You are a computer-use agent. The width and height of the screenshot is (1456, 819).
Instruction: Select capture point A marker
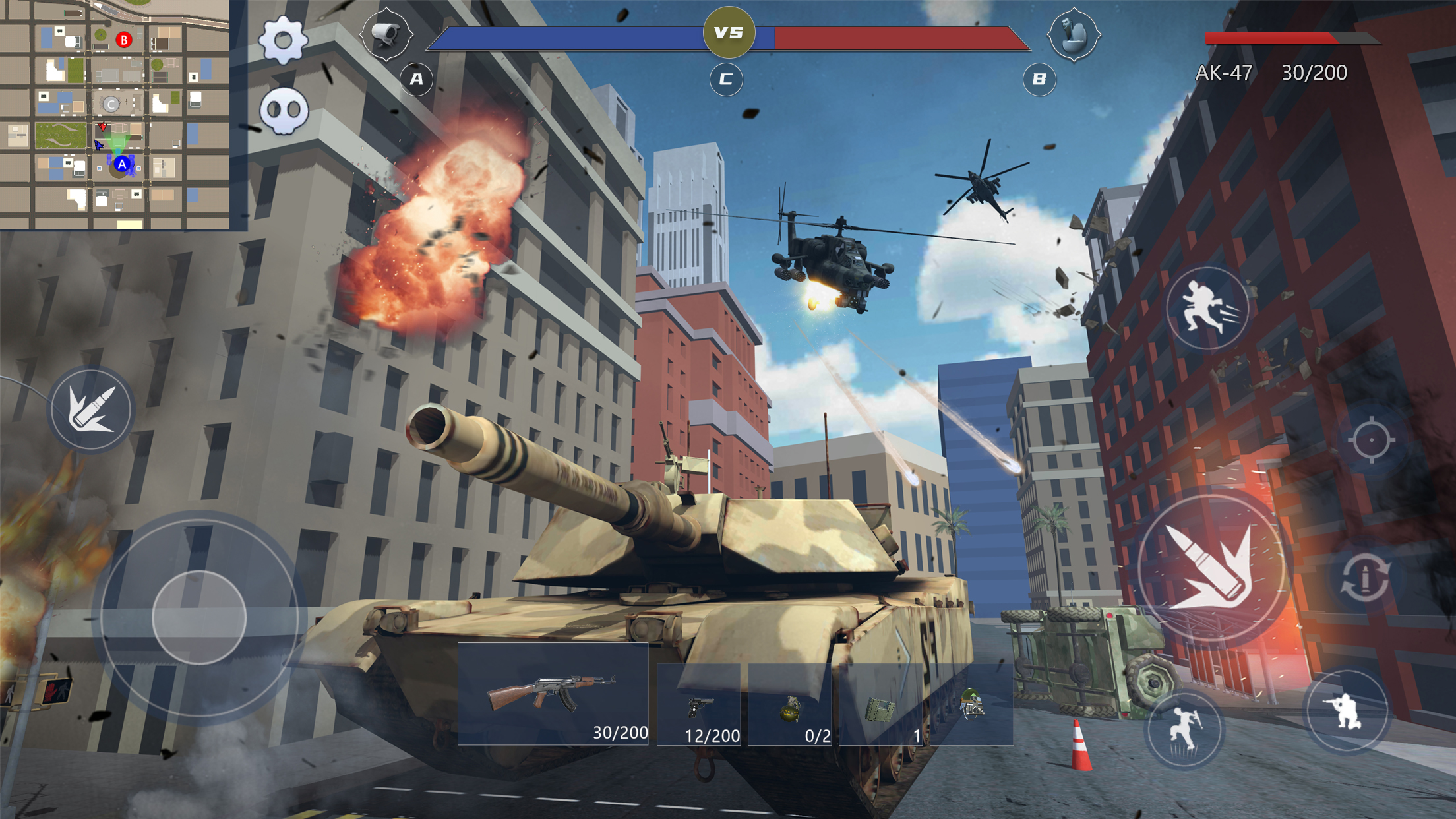[x=416, y=80]
